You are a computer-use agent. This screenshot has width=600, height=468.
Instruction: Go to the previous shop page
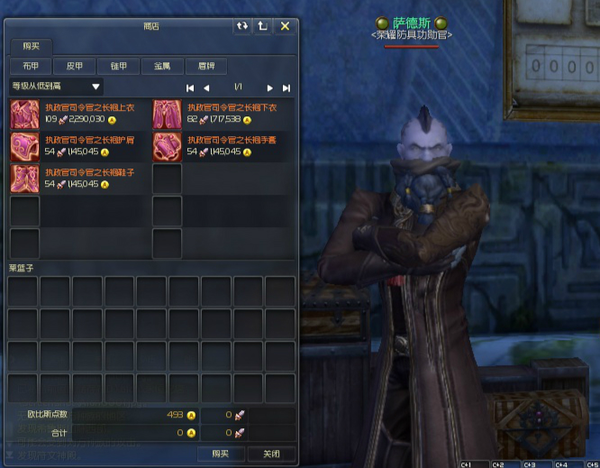point(207,88)
